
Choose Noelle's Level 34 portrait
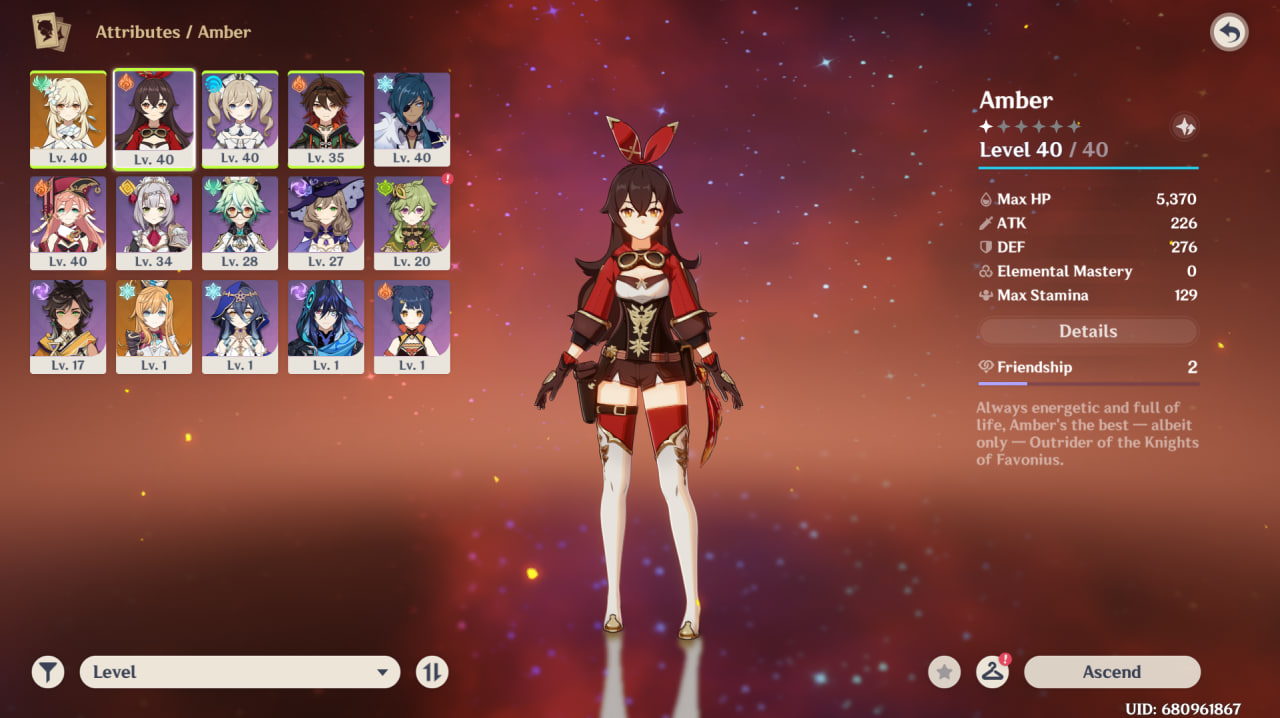click(154, 222)
